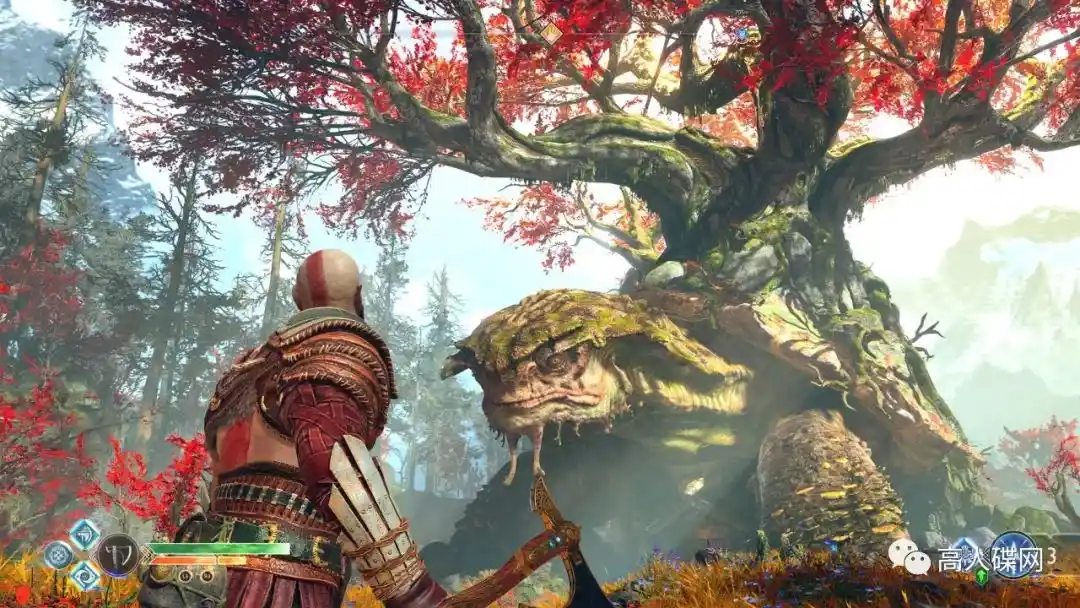This screenshot has width=1080, height=608.
Task: Click the WeChat logo watermark
Action: tap(910, 557)
